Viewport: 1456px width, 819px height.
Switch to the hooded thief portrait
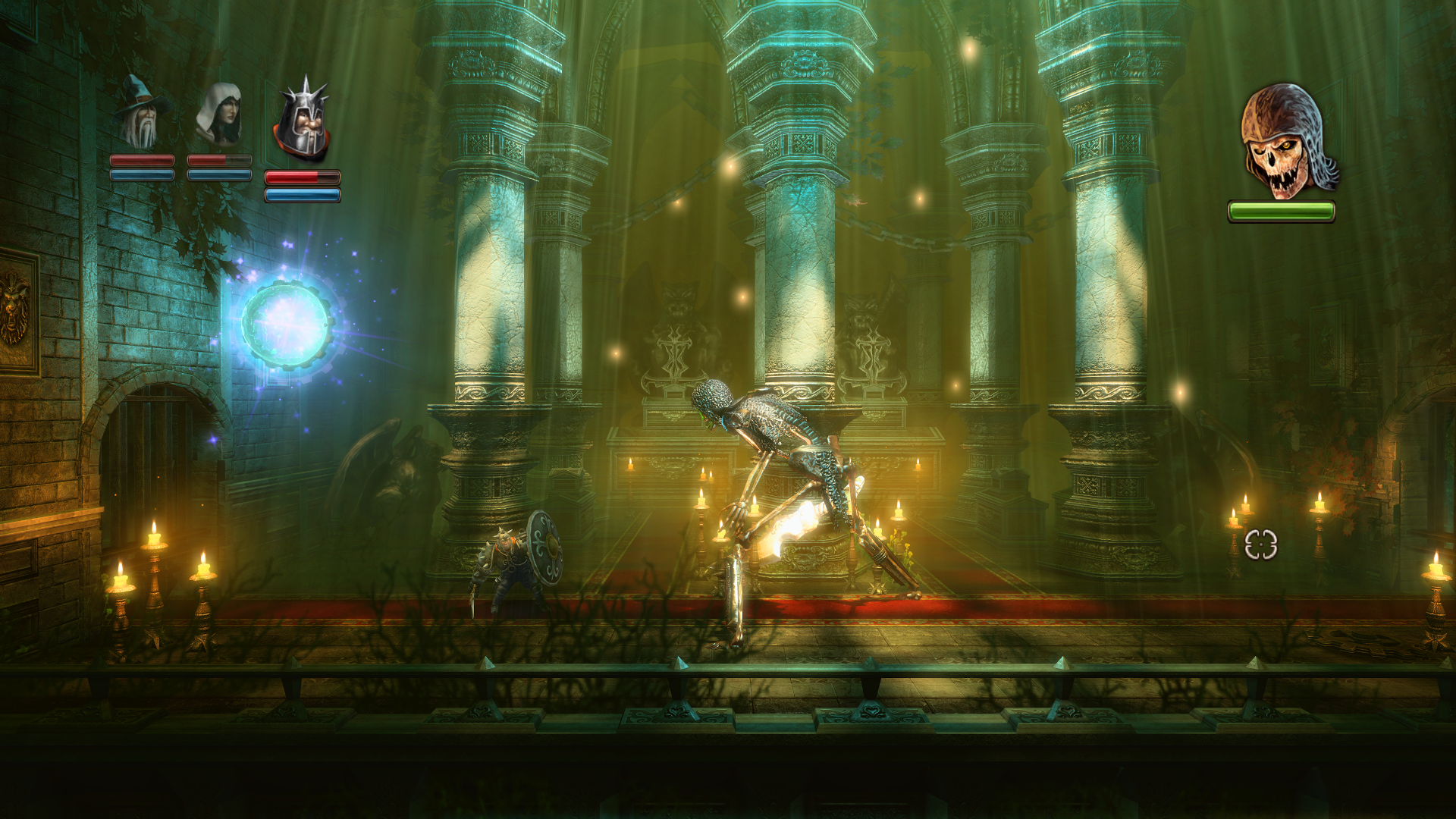click(220, 114)
